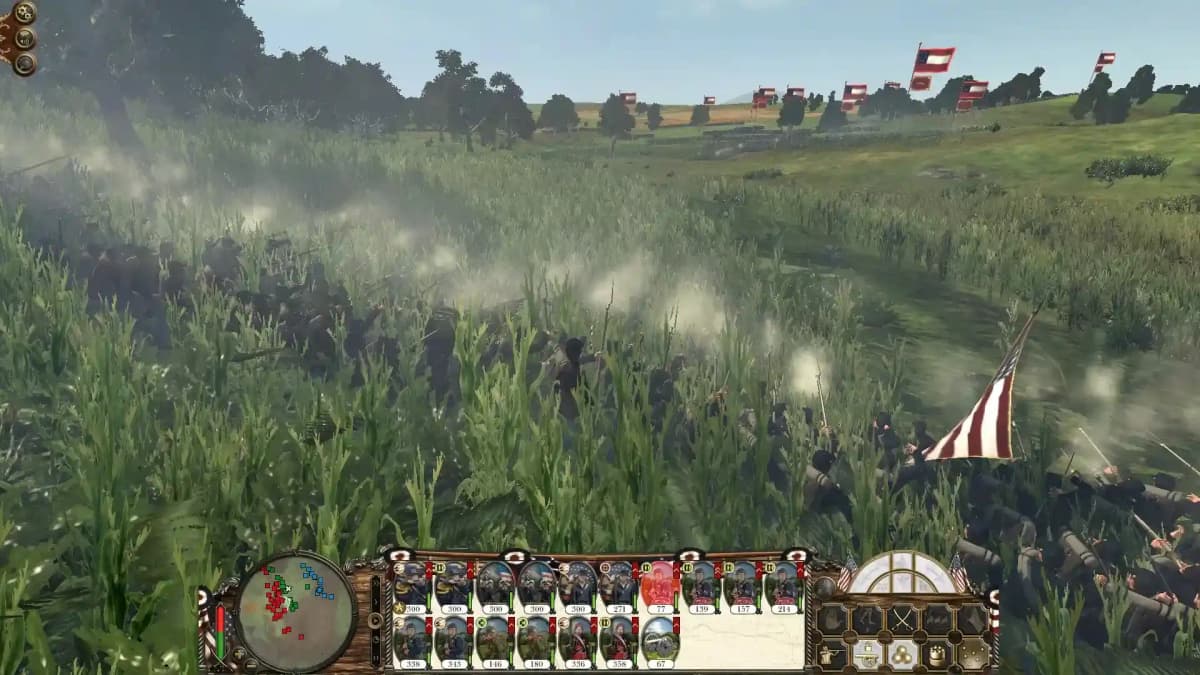Select the highlighted red unit card with 77 men
This screenshot has height=675, width=1200.
tap(658, 586)
